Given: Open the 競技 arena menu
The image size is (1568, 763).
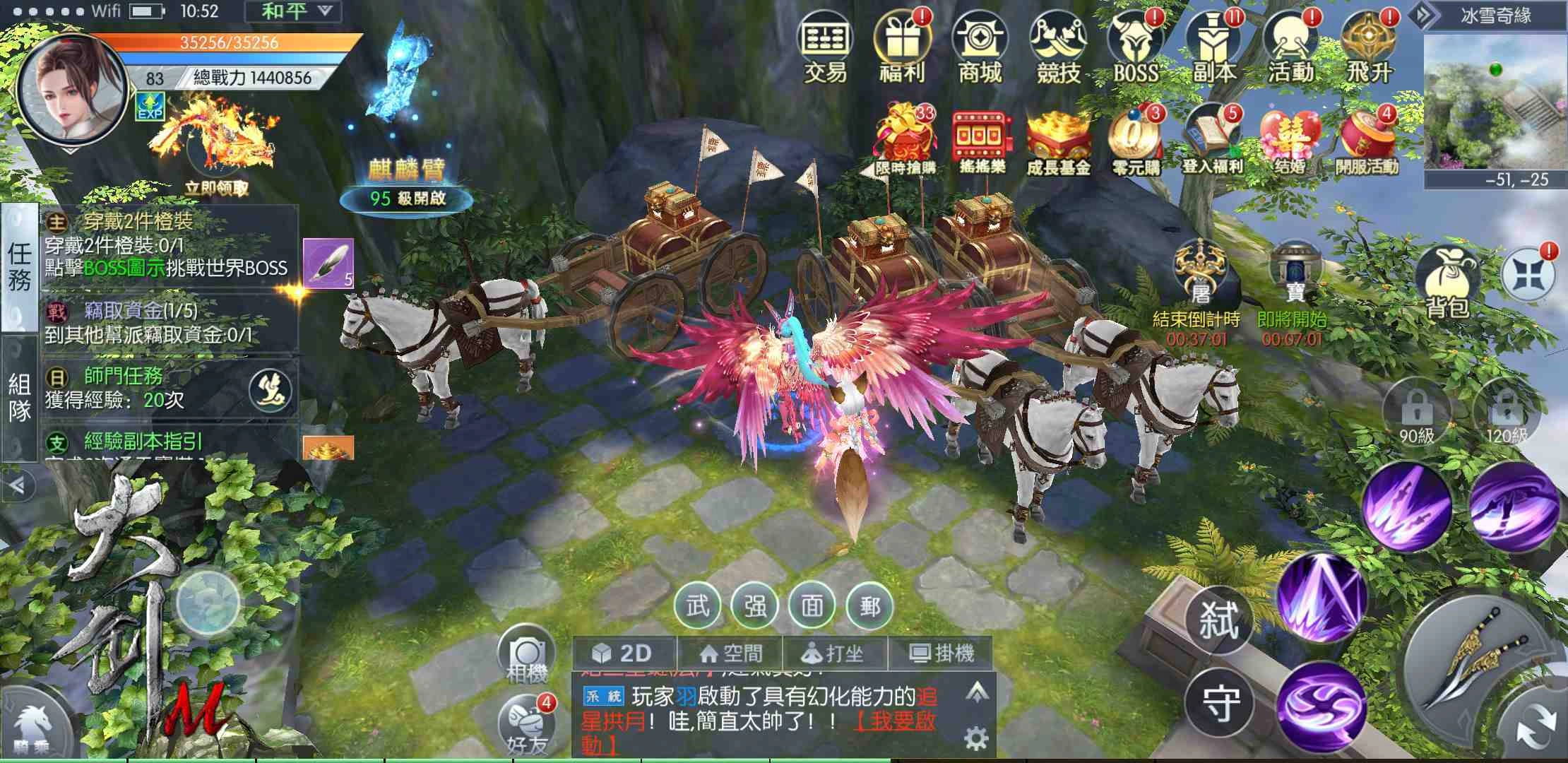Looking at the screenshot, I should click(1057, 47).
